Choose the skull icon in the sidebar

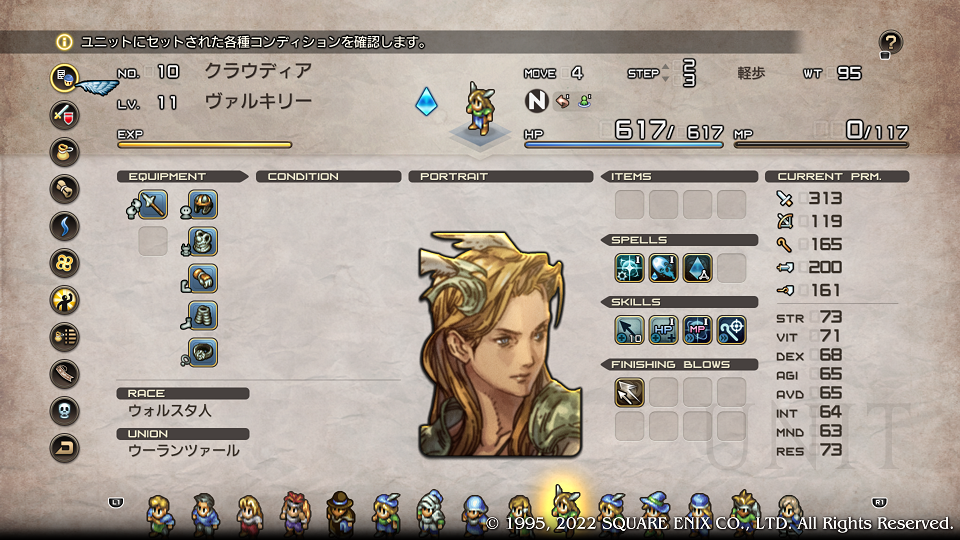[x=65, y=410]
